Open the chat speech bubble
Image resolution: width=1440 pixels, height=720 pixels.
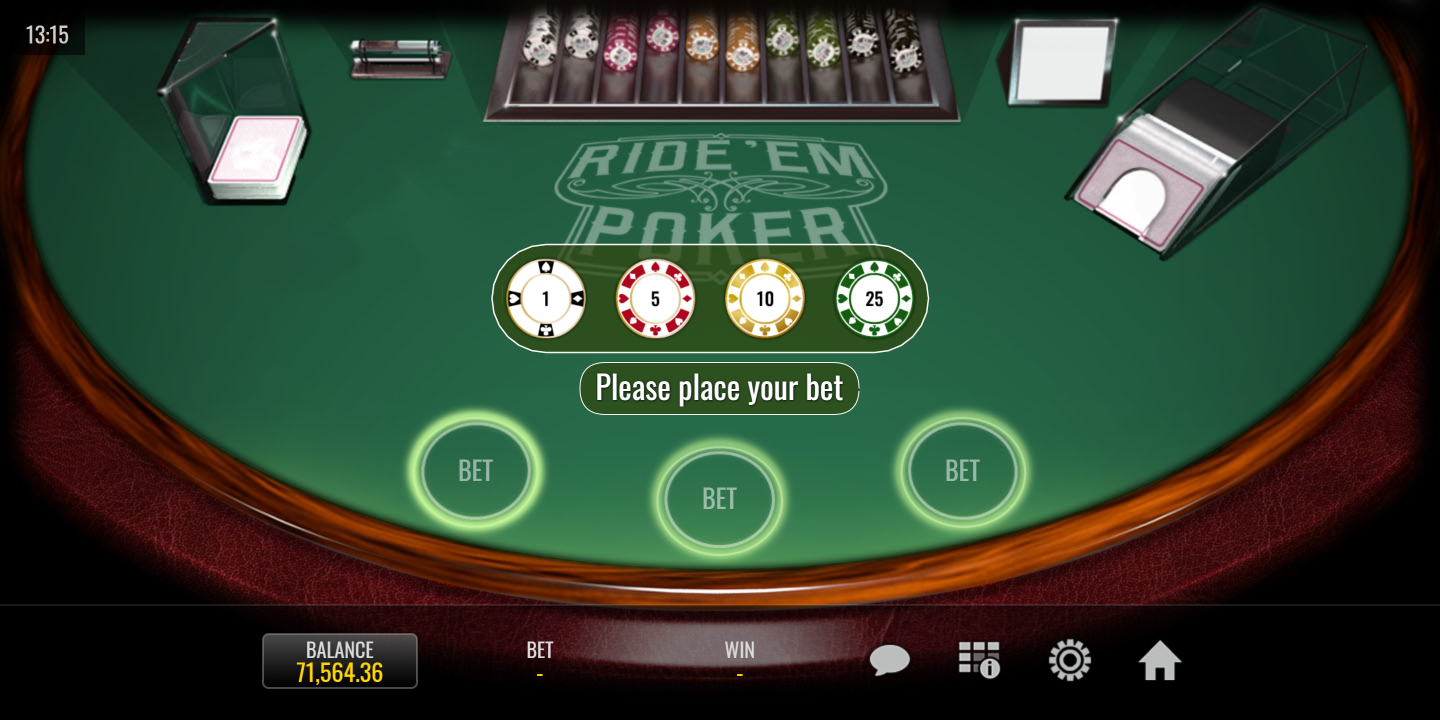tap(889, 661)
